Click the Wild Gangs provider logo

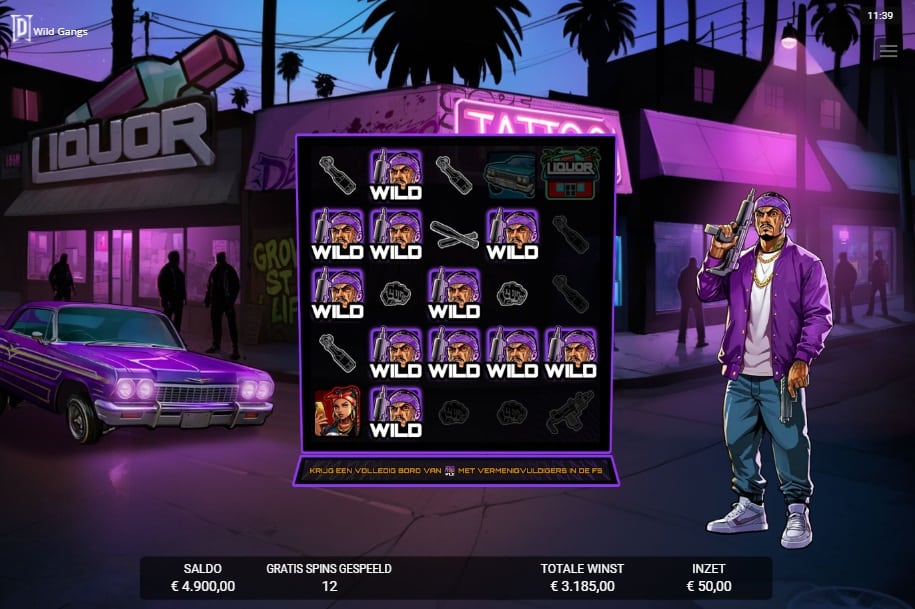click(19, 26)
